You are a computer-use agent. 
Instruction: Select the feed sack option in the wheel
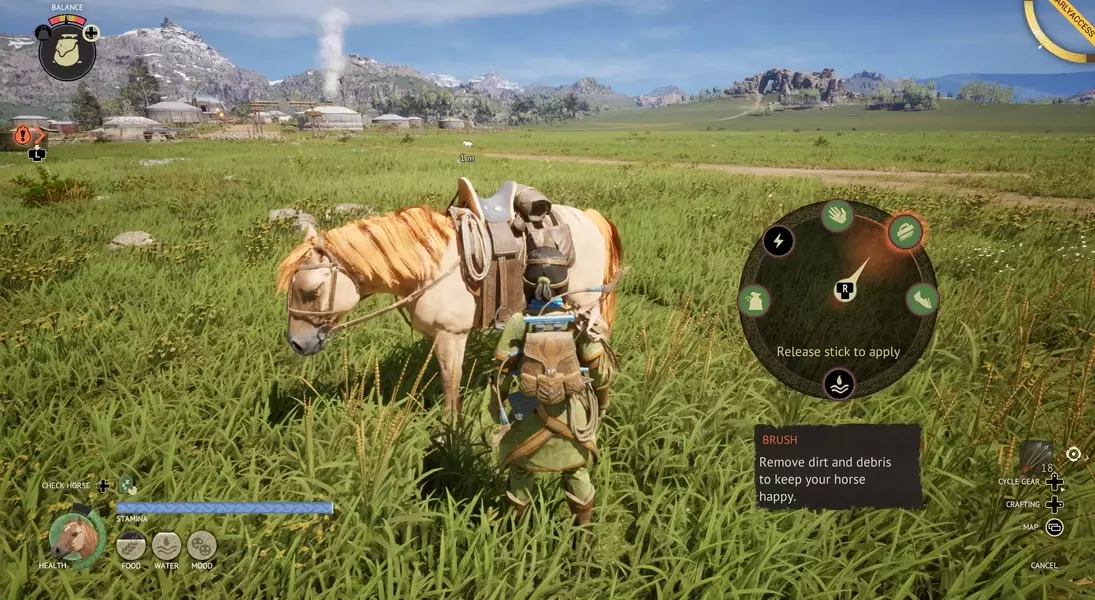[754, 300]
